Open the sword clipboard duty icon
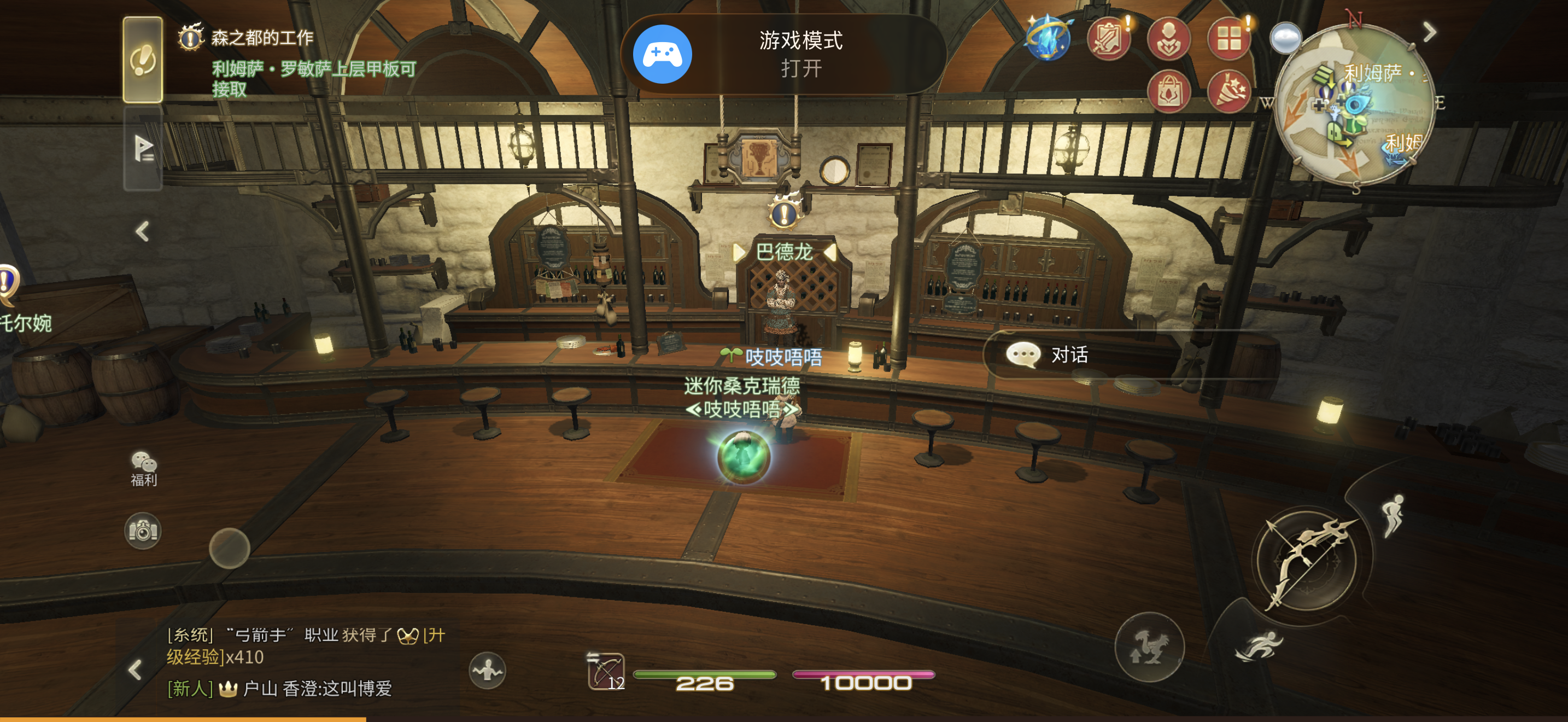The width and height of the screenshot is (1568, 722). coord(1108,38)
